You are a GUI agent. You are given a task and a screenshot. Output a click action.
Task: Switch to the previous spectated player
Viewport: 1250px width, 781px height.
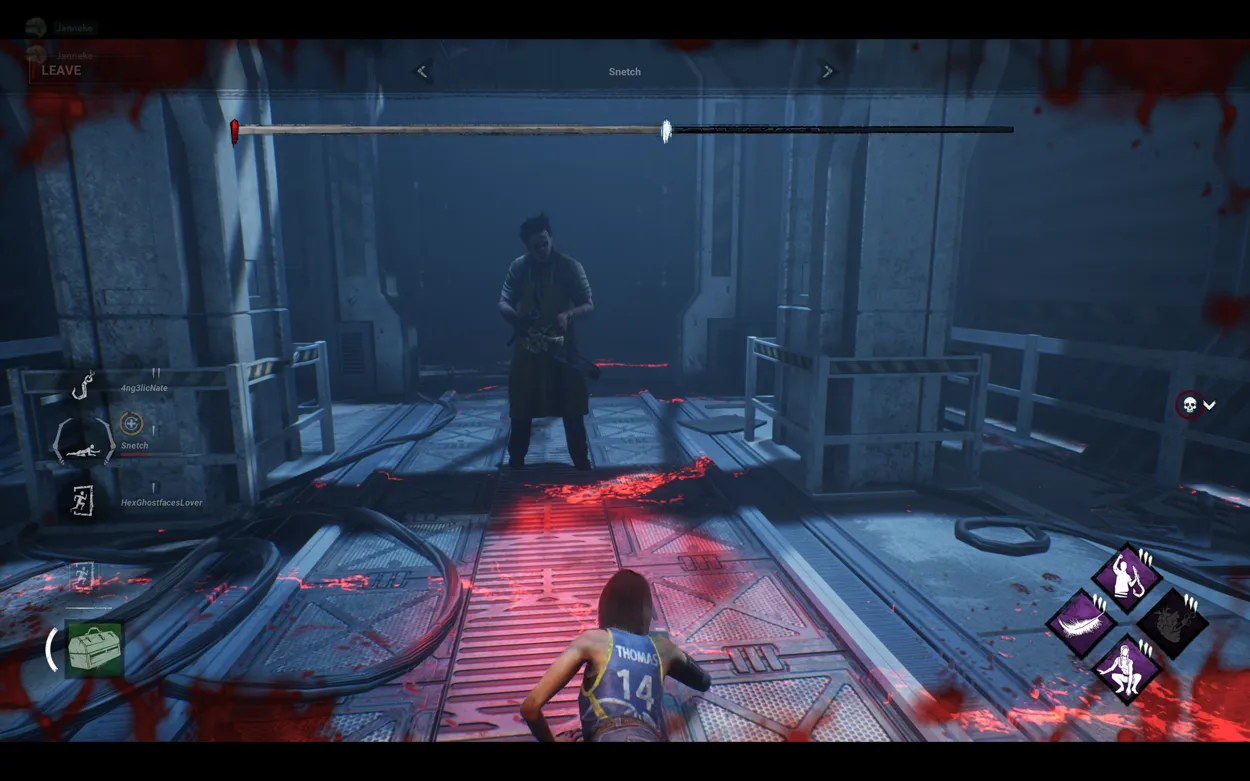(x=422, y=72)
